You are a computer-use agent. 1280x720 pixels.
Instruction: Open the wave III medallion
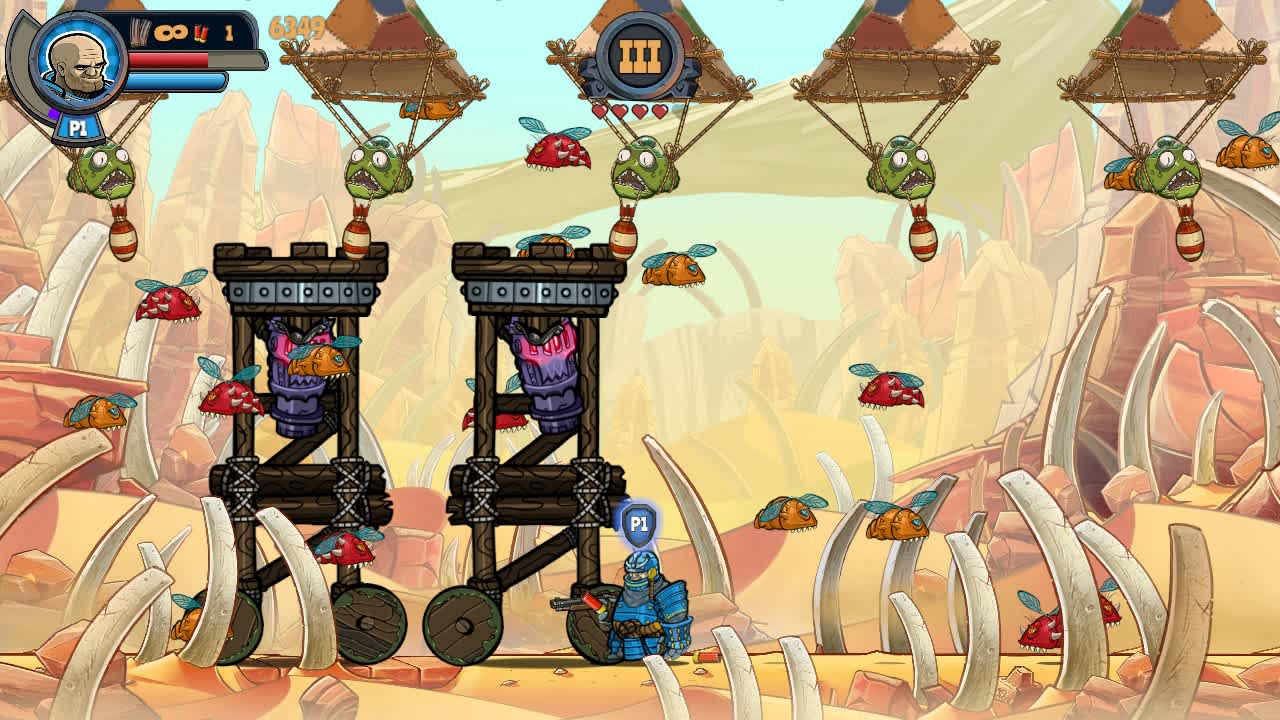pos(640,52)
